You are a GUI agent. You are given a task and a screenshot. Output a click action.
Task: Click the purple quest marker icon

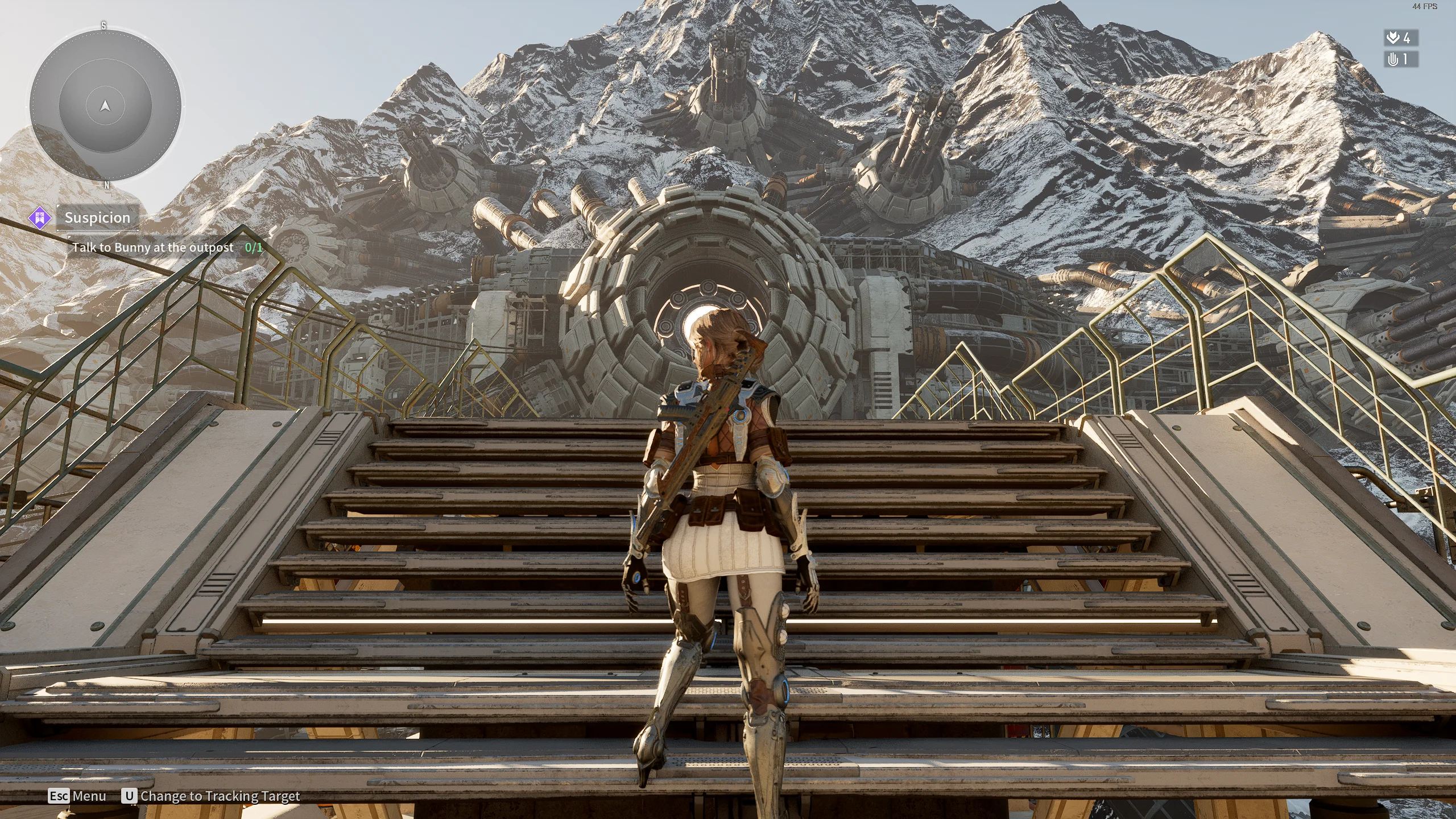(x=40, y=218)
